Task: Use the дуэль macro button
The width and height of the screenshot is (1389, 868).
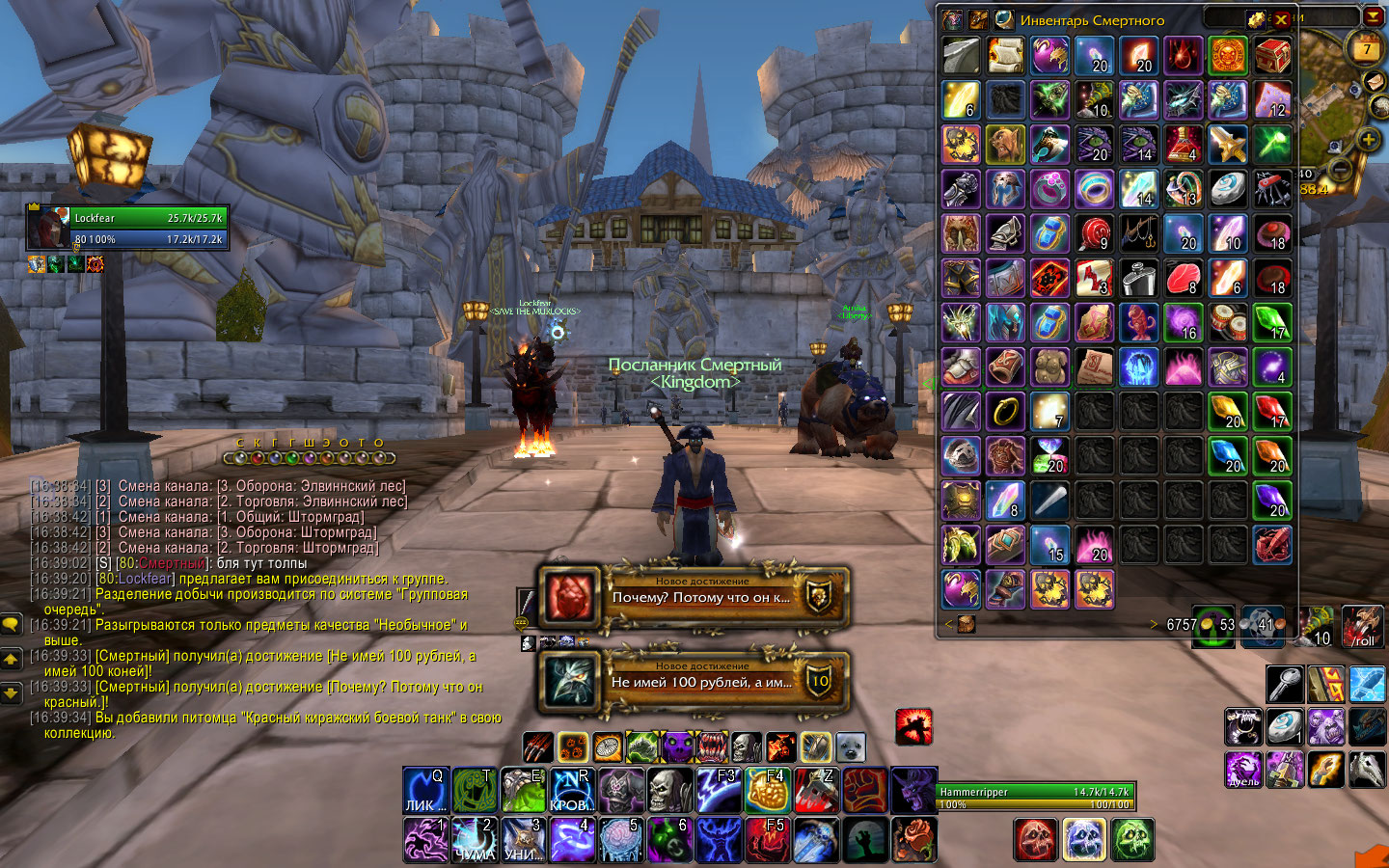Action: [x=1244, y=770]
